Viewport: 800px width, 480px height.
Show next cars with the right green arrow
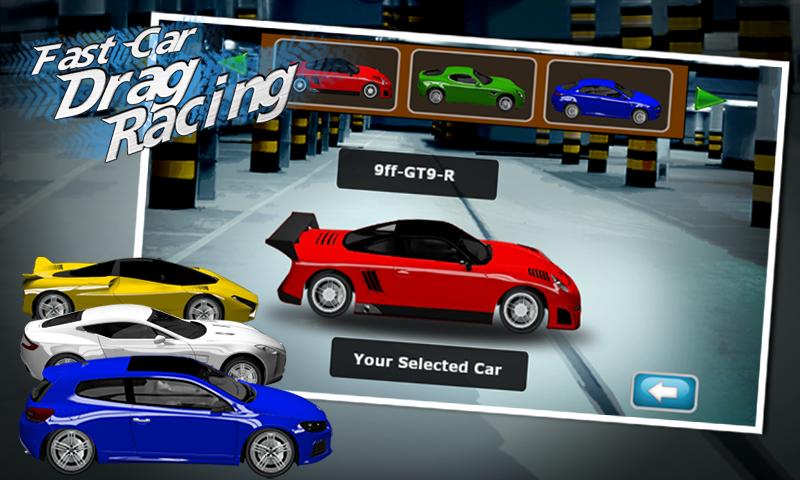tap(710, 98)
